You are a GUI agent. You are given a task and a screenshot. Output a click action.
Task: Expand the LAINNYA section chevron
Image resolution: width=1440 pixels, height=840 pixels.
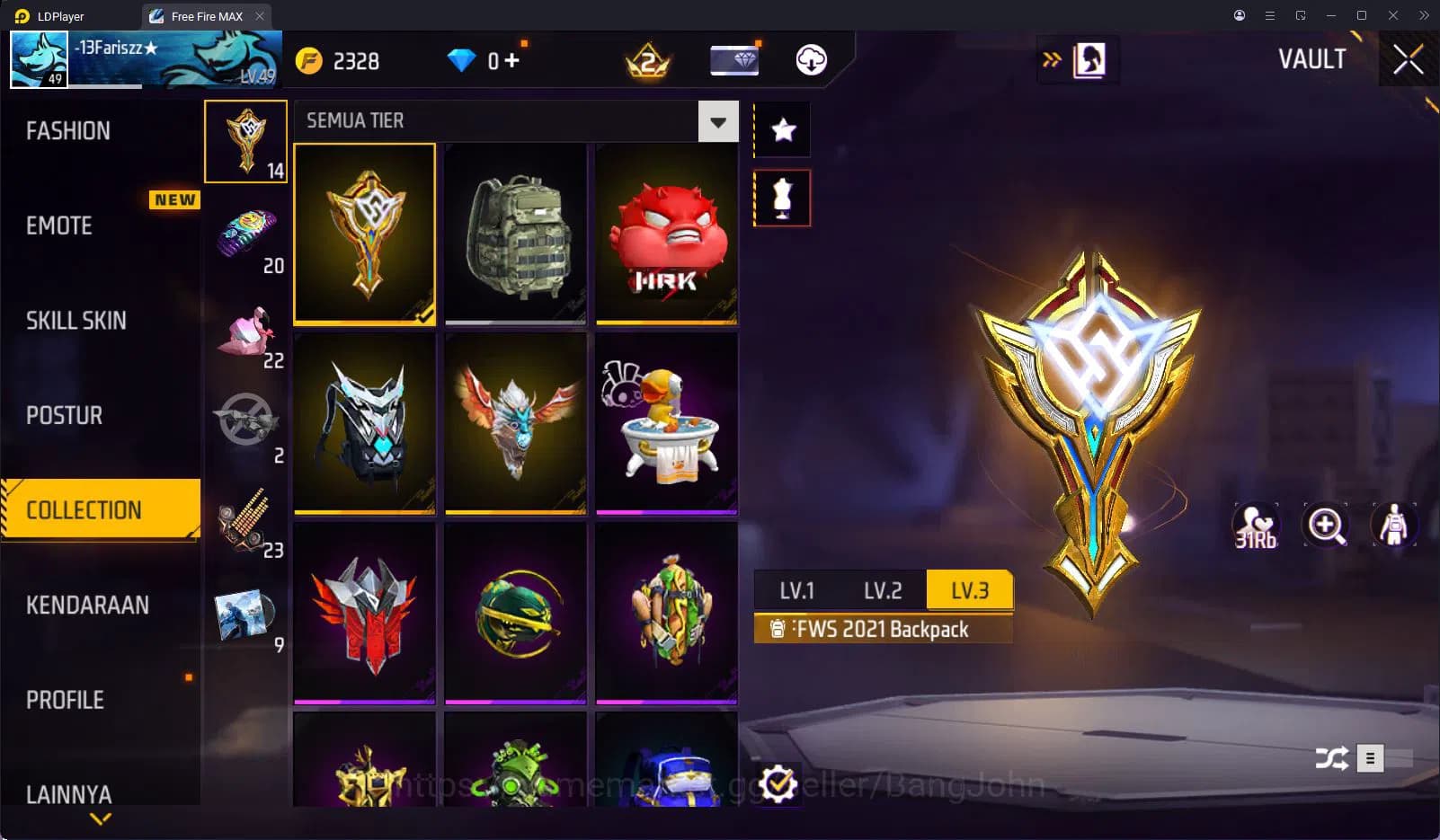coord(99,818)
